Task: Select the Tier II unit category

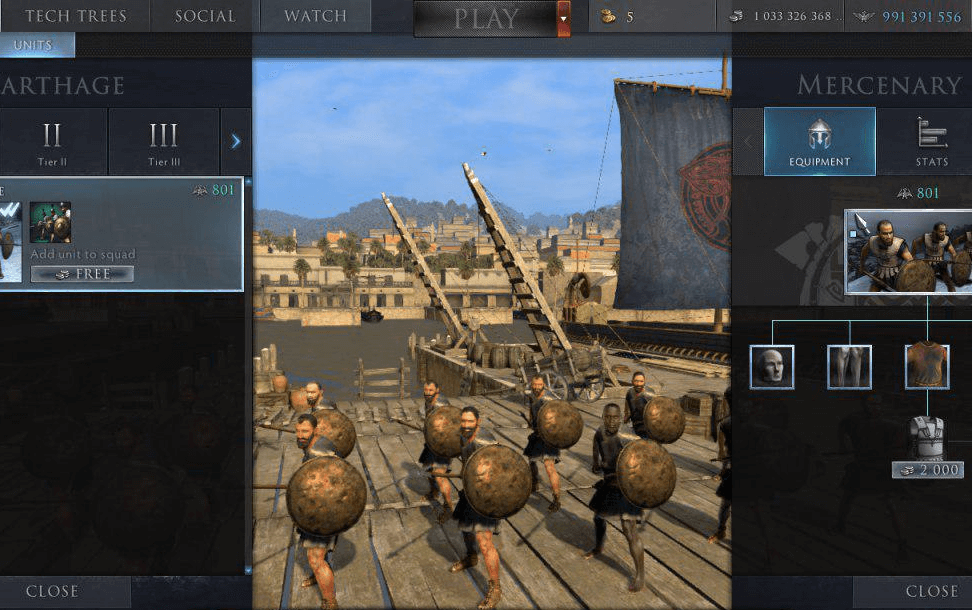Action: tap(52, 142)
